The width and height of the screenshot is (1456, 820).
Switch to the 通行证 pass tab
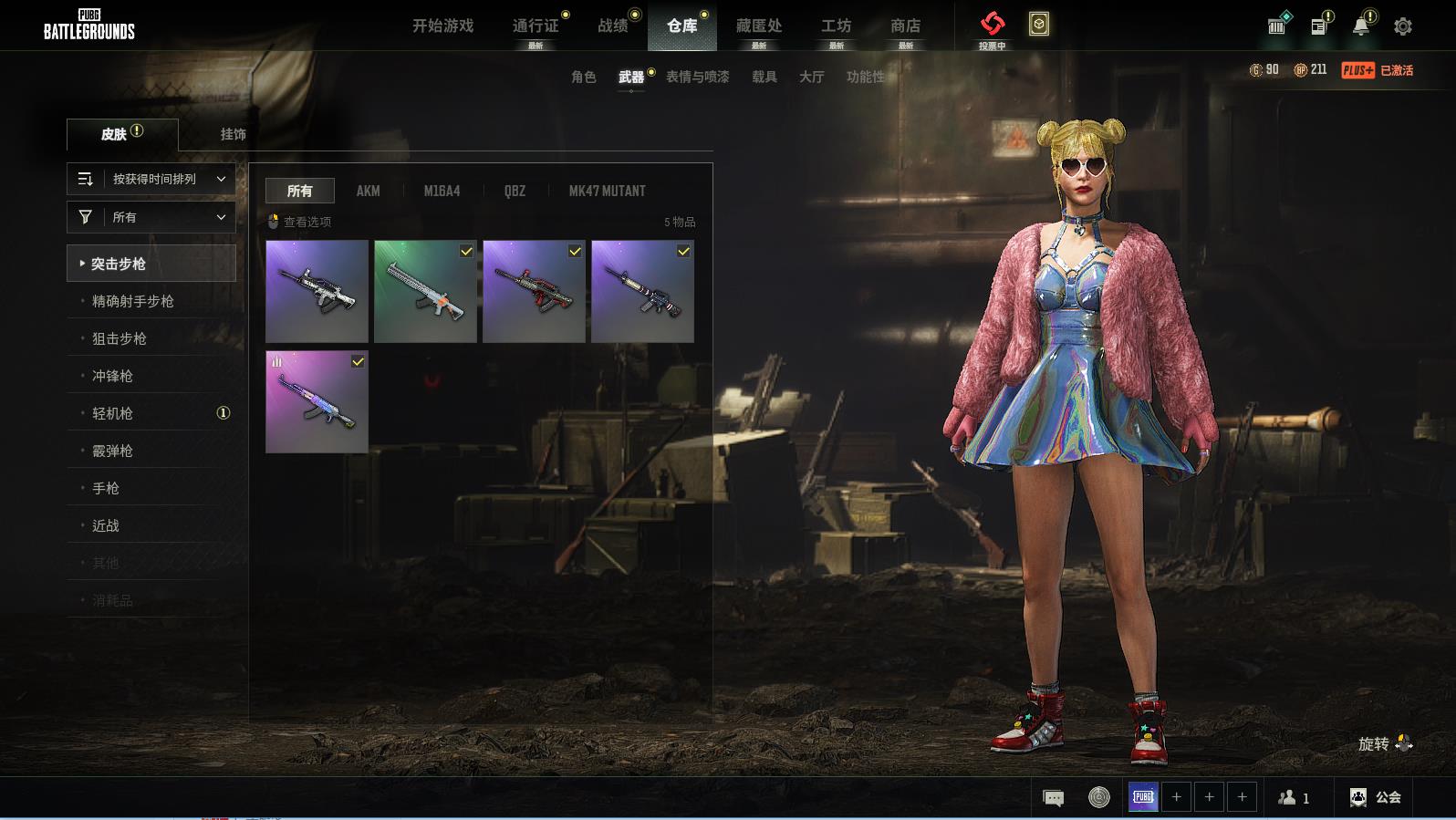pyautogui.click(x=536, y=26)
